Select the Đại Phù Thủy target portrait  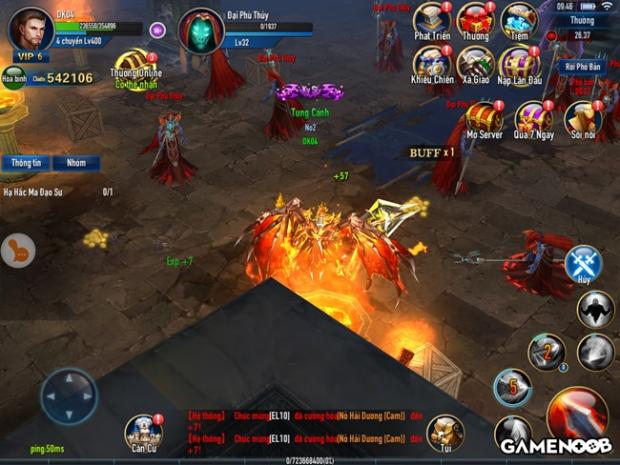pos(200,30)
